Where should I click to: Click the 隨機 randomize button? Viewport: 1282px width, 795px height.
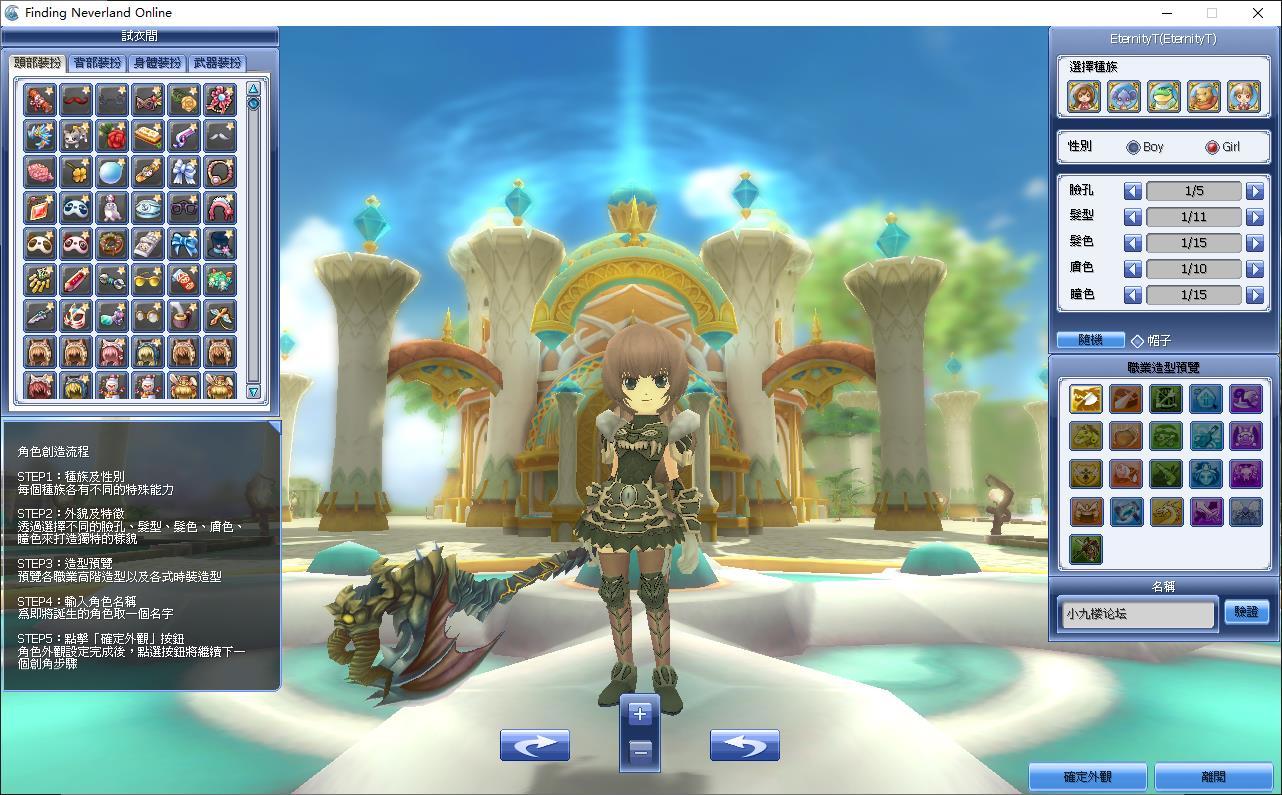[x=1091, y=340]
